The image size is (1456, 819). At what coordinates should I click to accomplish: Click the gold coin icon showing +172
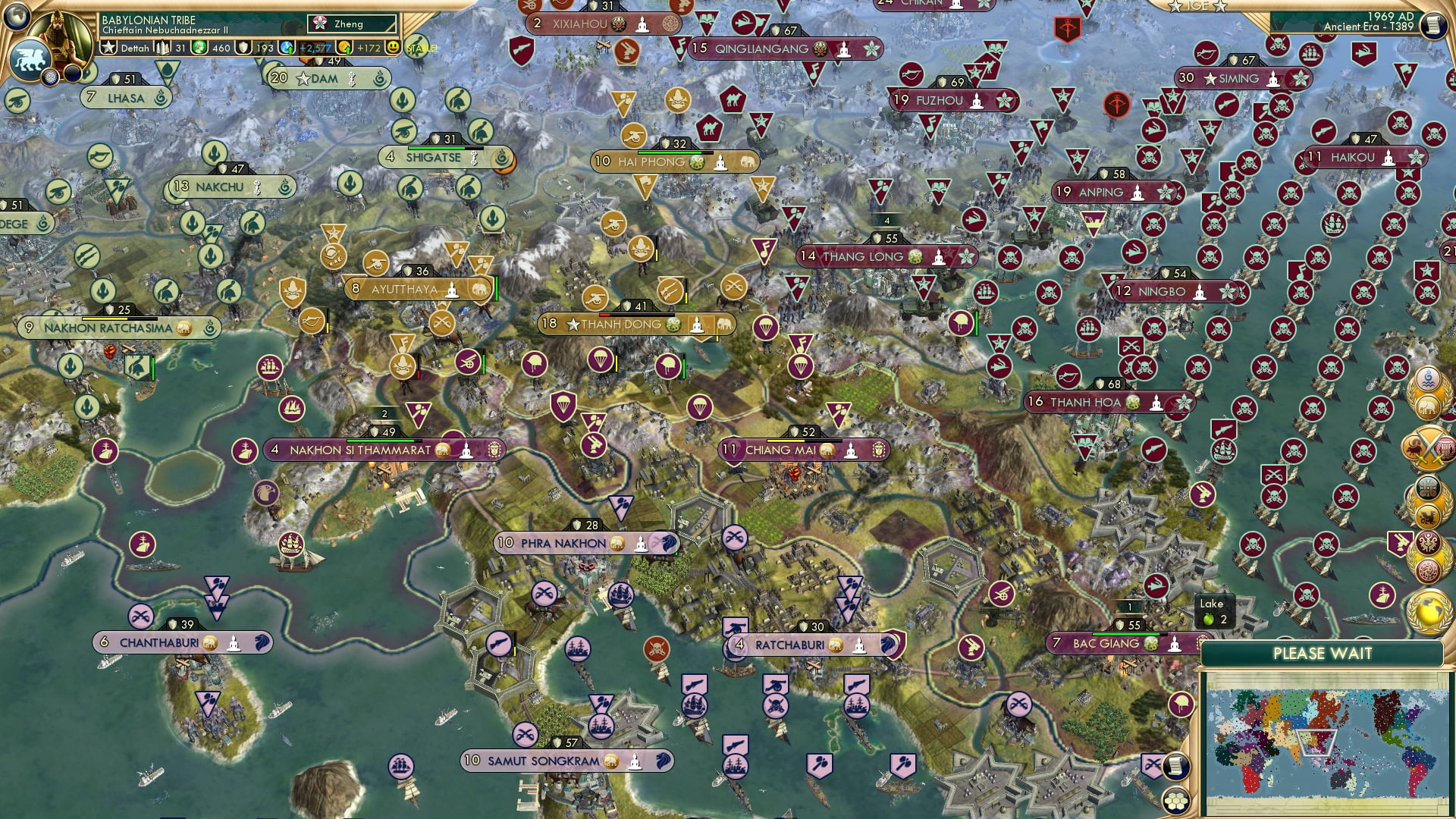345,47
